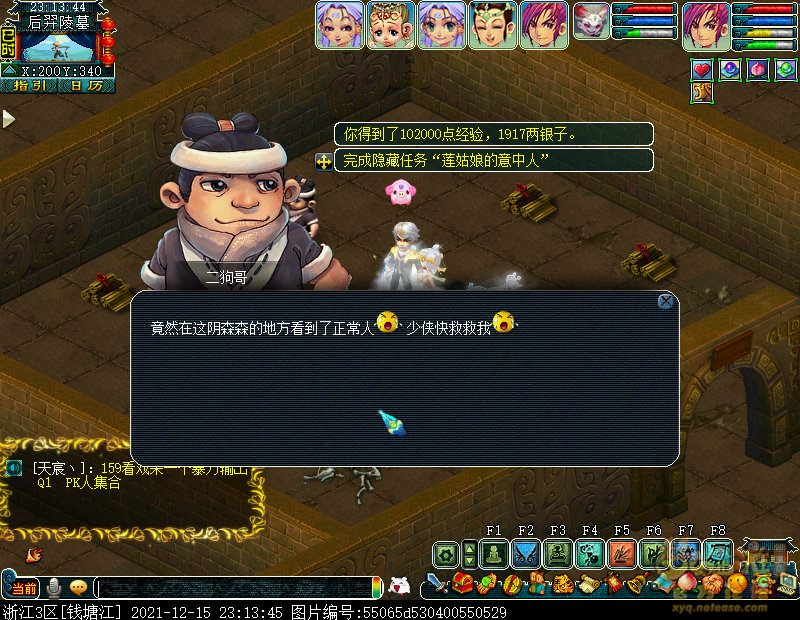Use the F2 blue wings skill
The image size is (800, 620).
pos(526,554)
